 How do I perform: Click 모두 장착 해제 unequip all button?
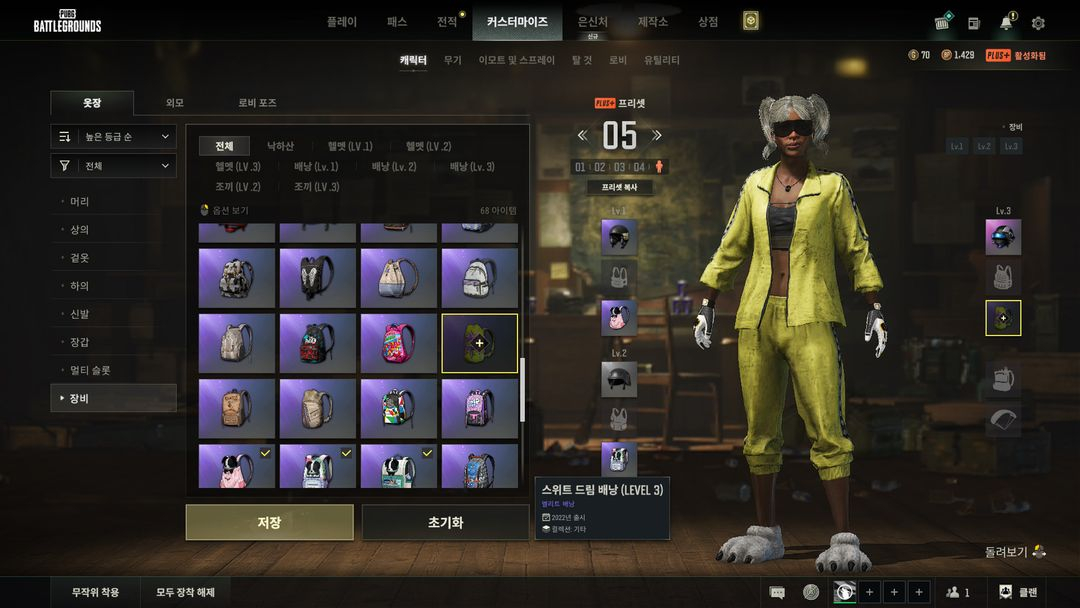(x=185, y=592)
